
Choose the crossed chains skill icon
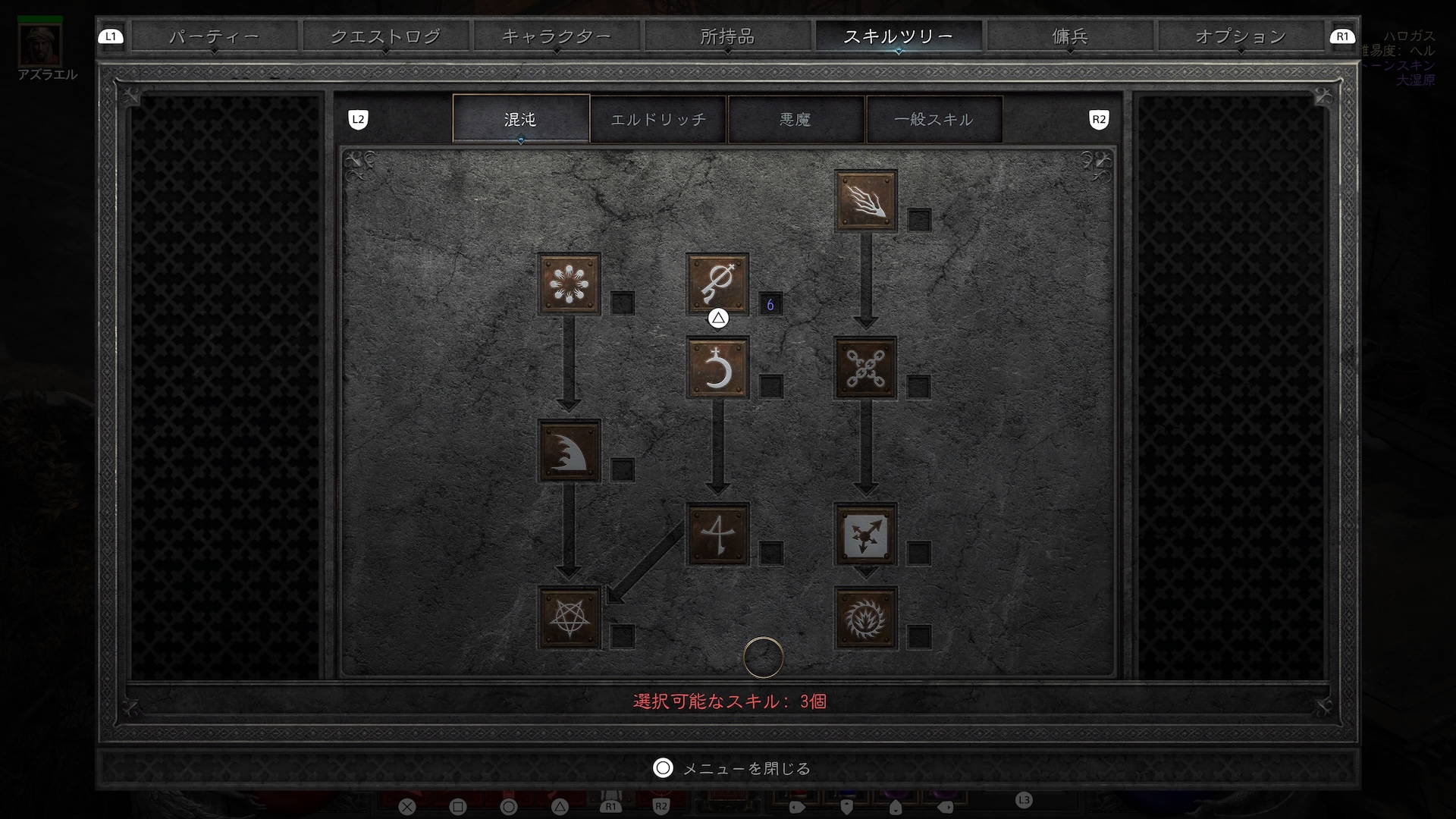(865, 368)
